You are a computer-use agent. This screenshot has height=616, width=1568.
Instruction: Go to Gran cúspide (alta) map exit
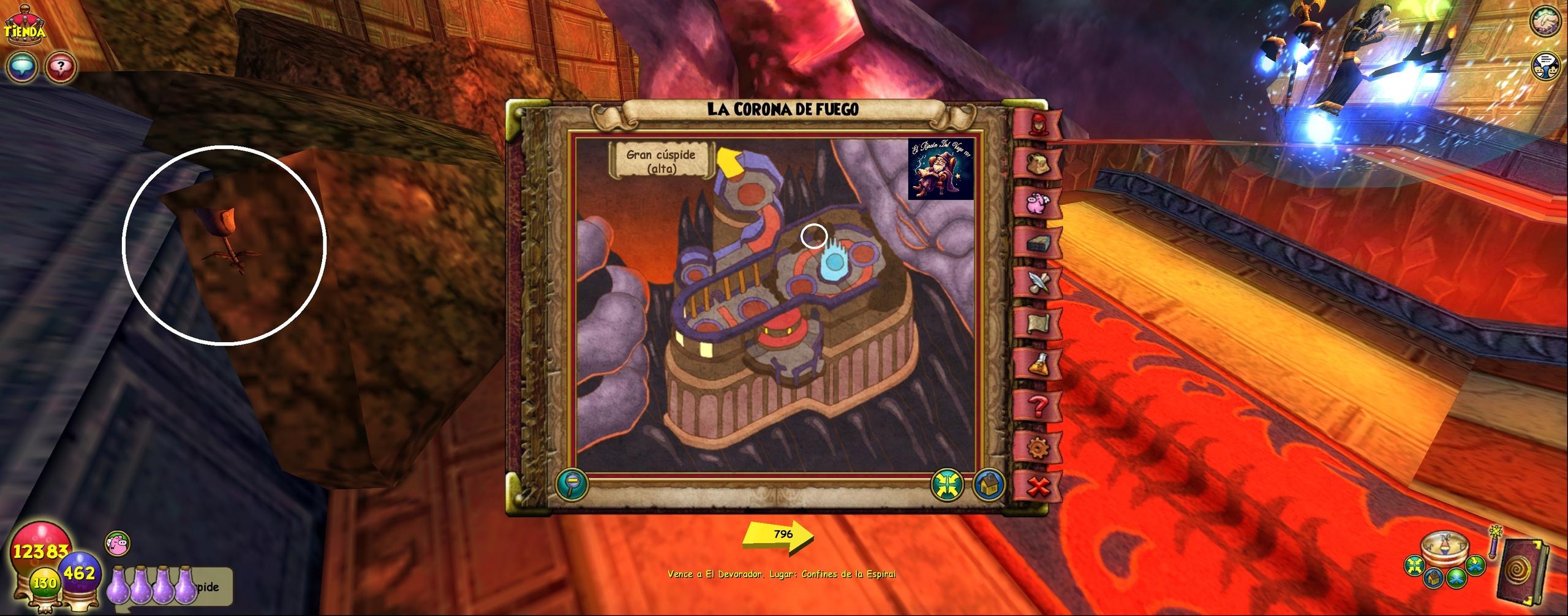coord(661,161)
